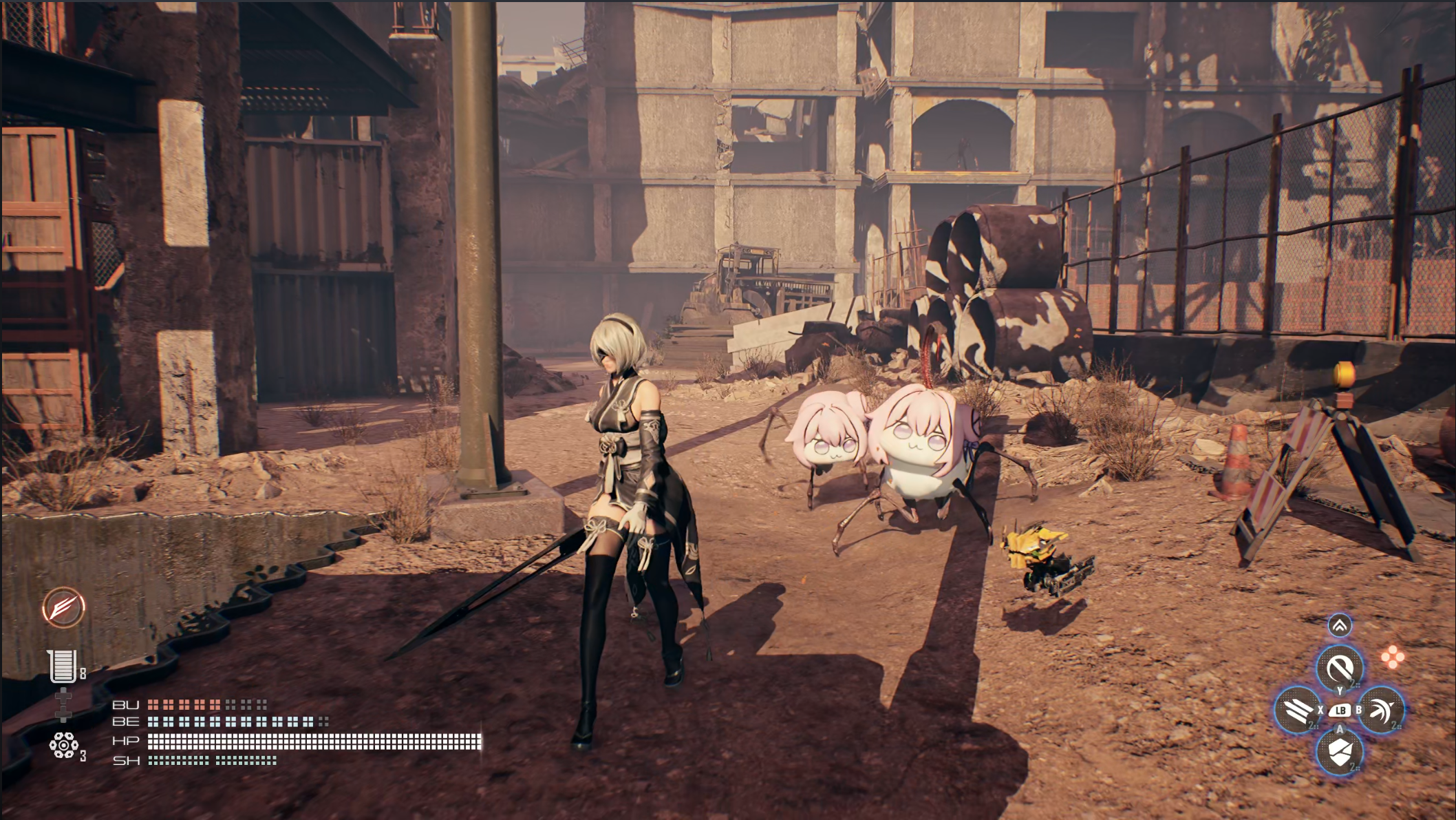Use the crescent-slash Beta skill
Screen dimensions: 1456x820
(x=1381, y=710)
